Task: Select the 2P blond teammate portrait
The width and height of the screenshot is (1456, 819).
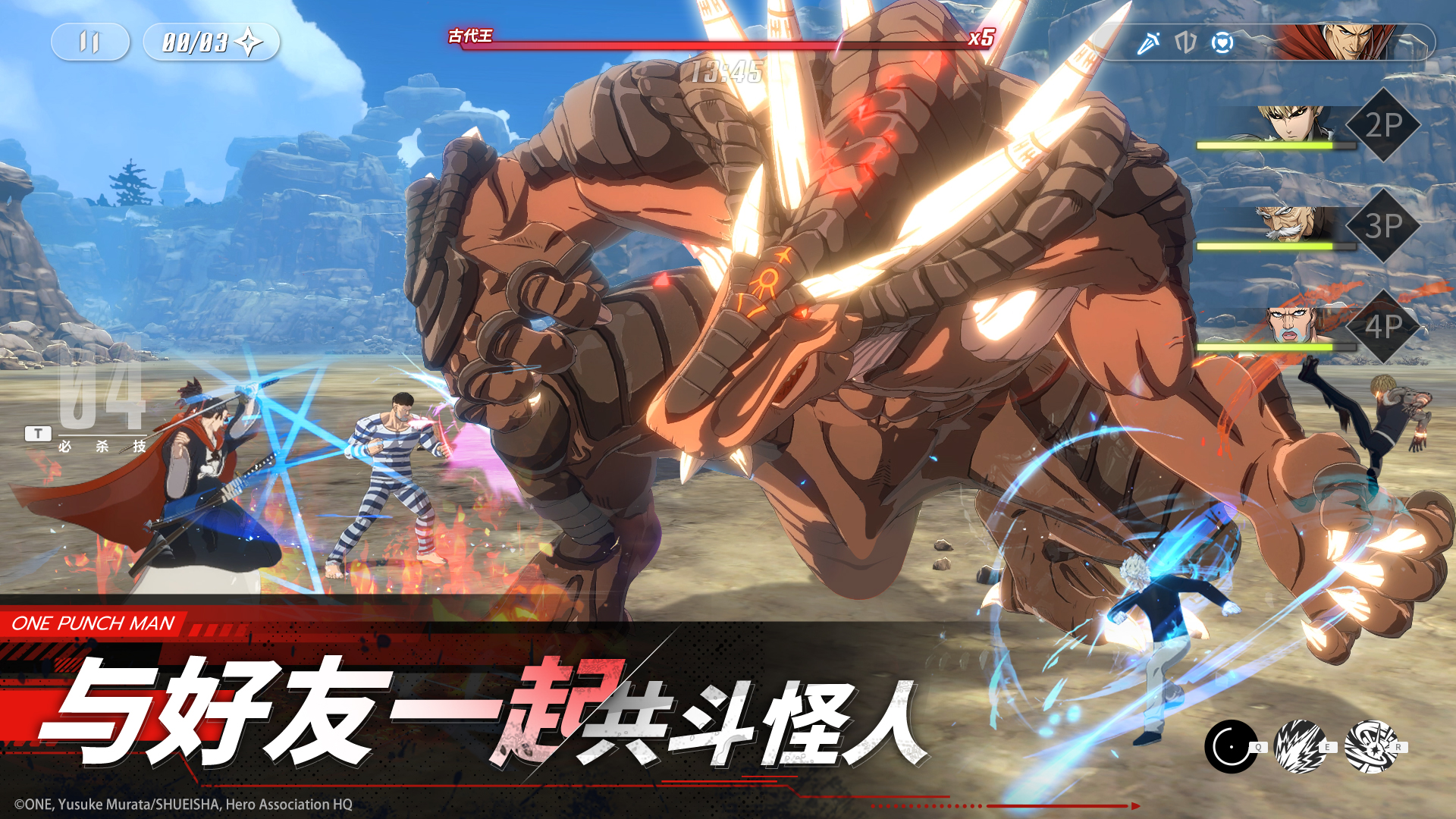Action: coord(1292,124)
